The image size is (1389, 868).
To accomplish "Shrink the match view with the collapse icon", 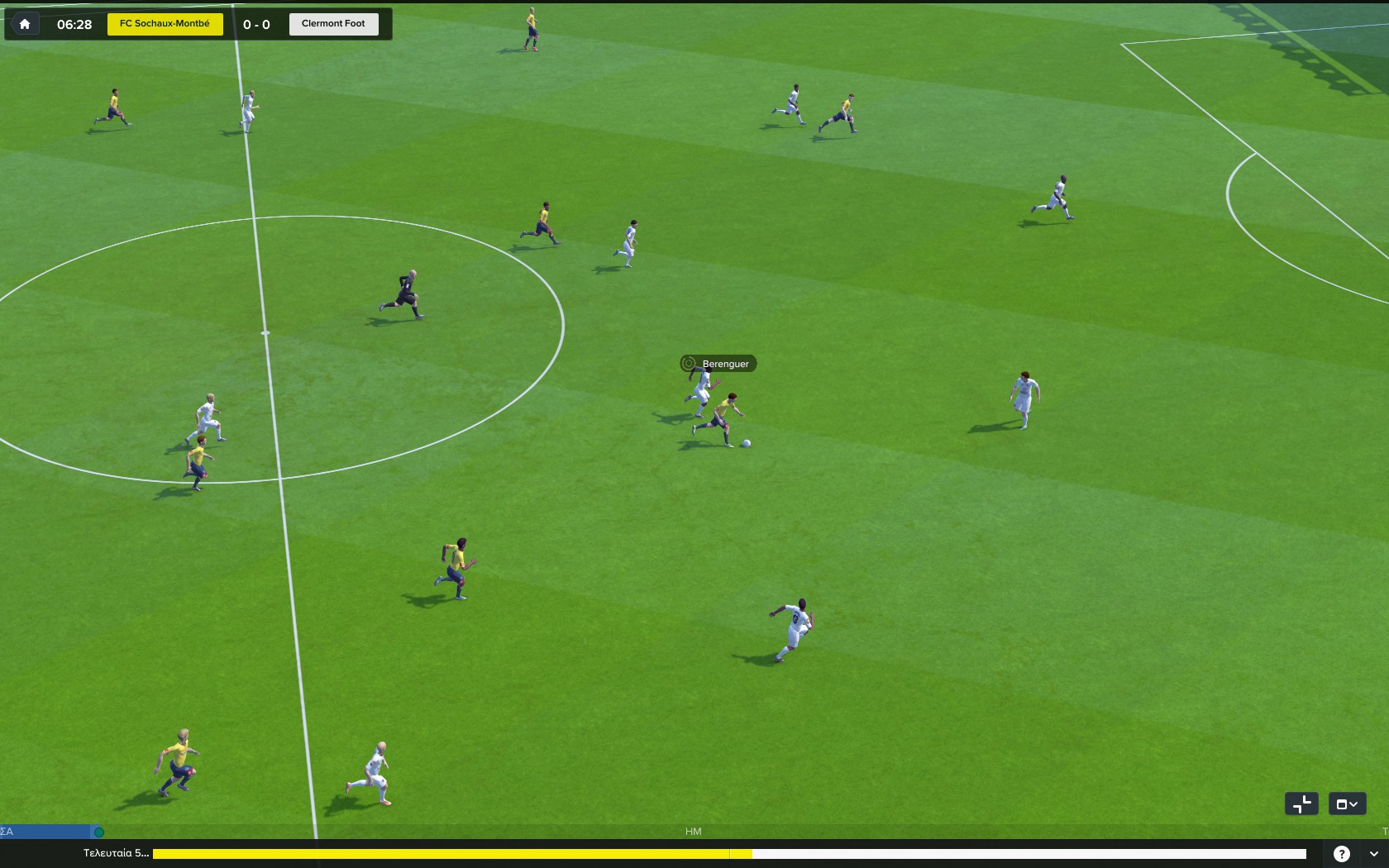I will point(1301,804).
